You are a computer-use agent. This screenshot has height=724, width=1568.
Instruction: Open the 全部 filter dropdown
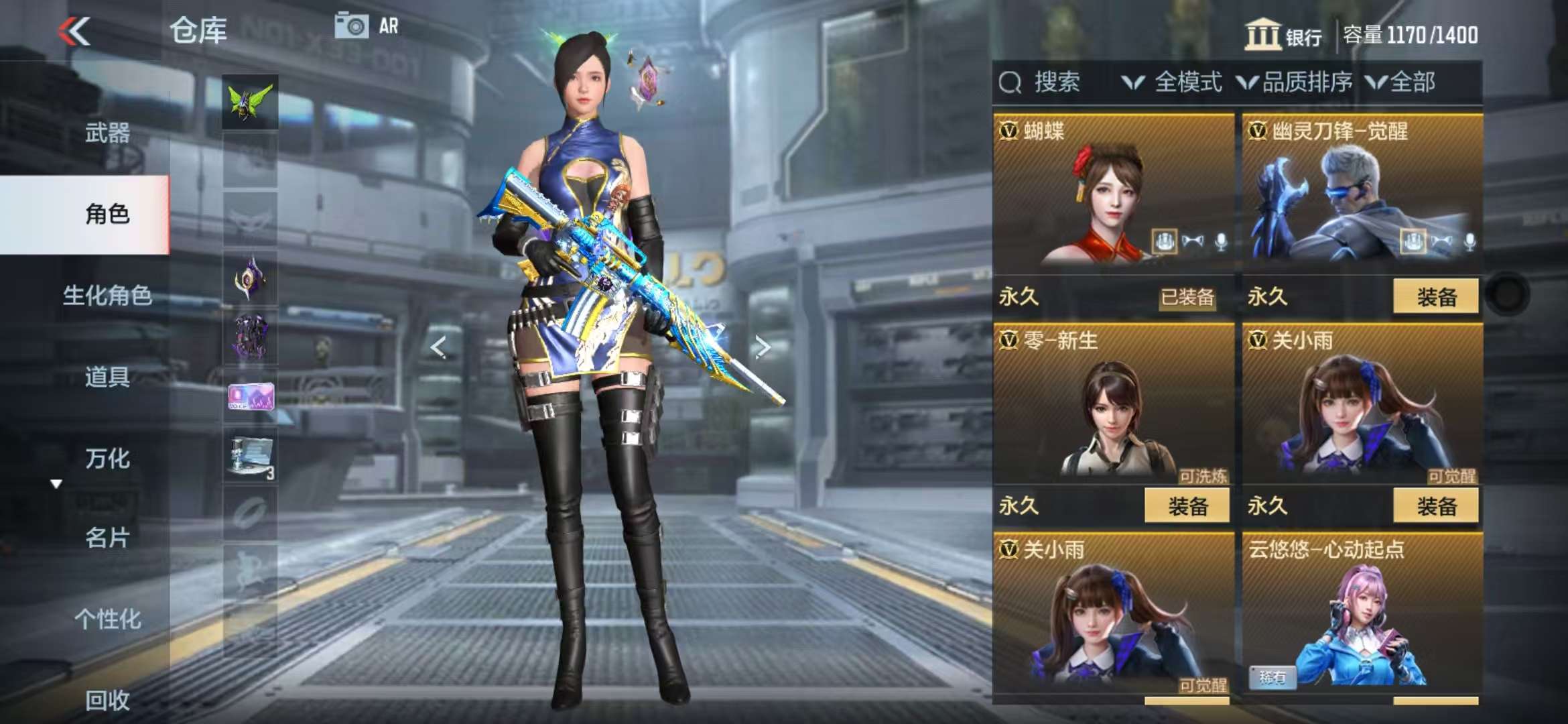pyautogui.click(x=1402, y=82)
